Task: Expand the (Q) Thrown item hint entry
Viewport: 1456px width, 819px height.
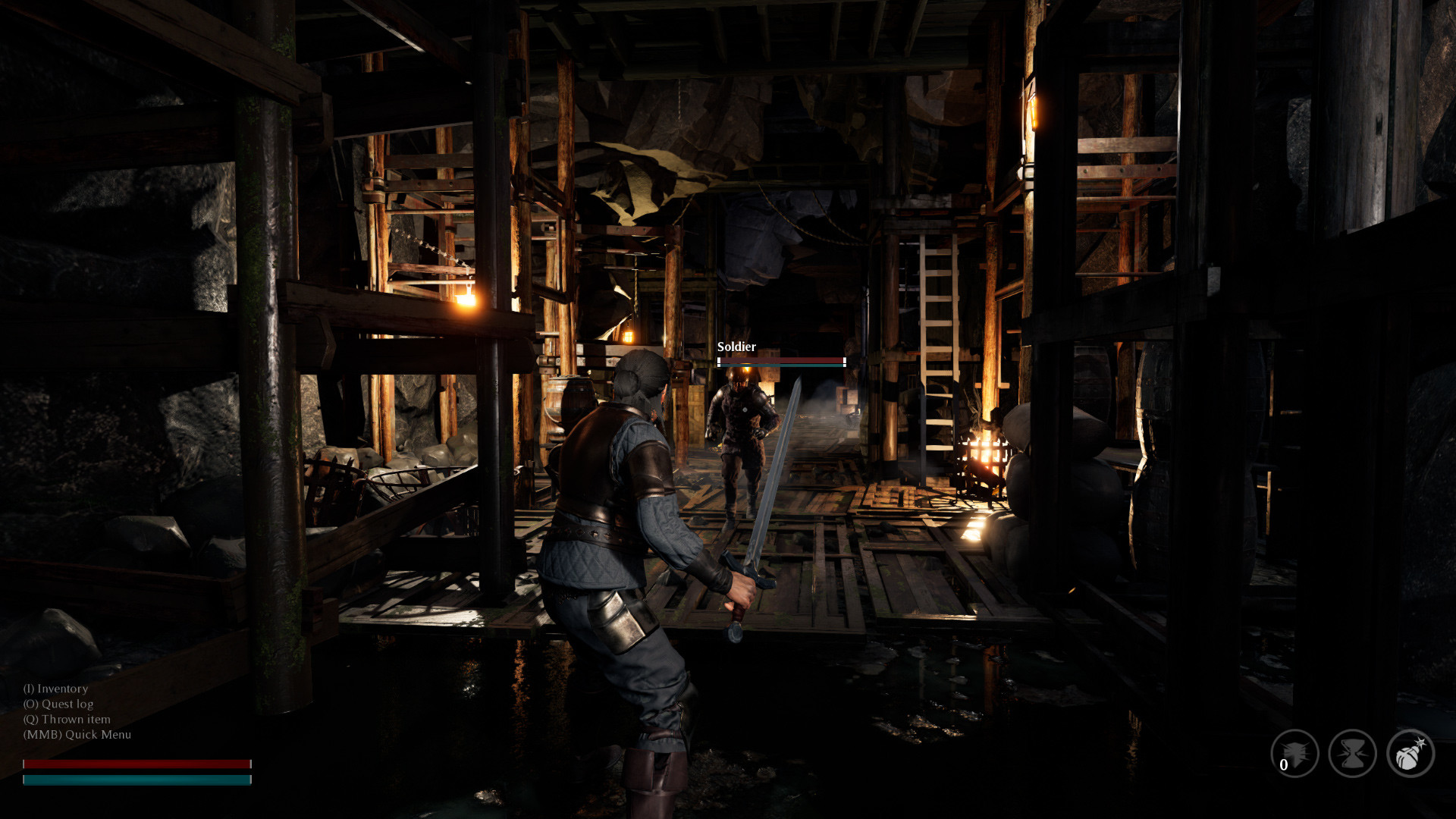Action: [x=67, y=719]
